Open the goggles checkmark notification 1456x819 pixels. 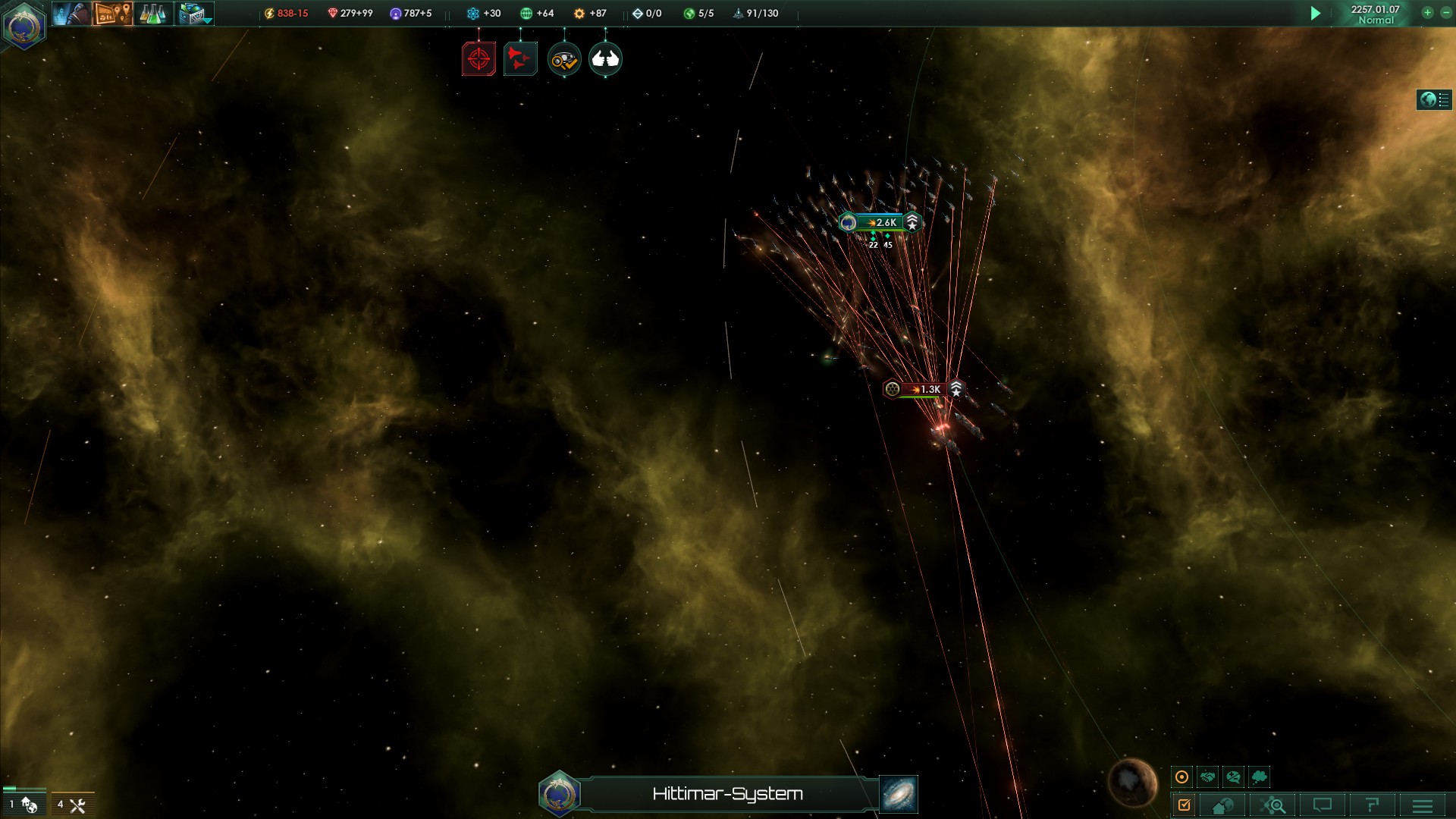click(563, 59)
